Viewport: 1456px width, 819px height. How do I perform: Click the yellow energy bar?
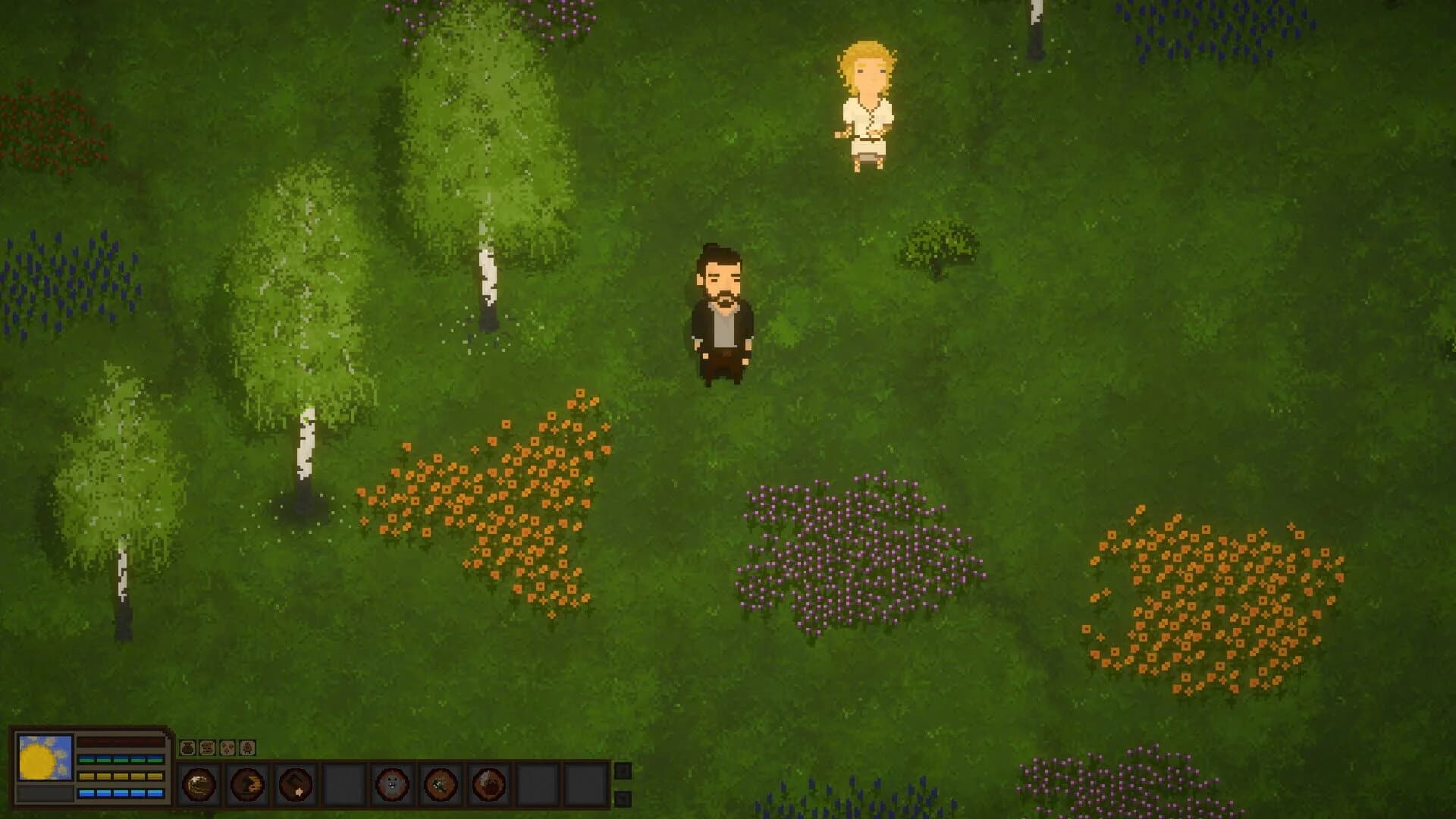(x=120, y=776)
